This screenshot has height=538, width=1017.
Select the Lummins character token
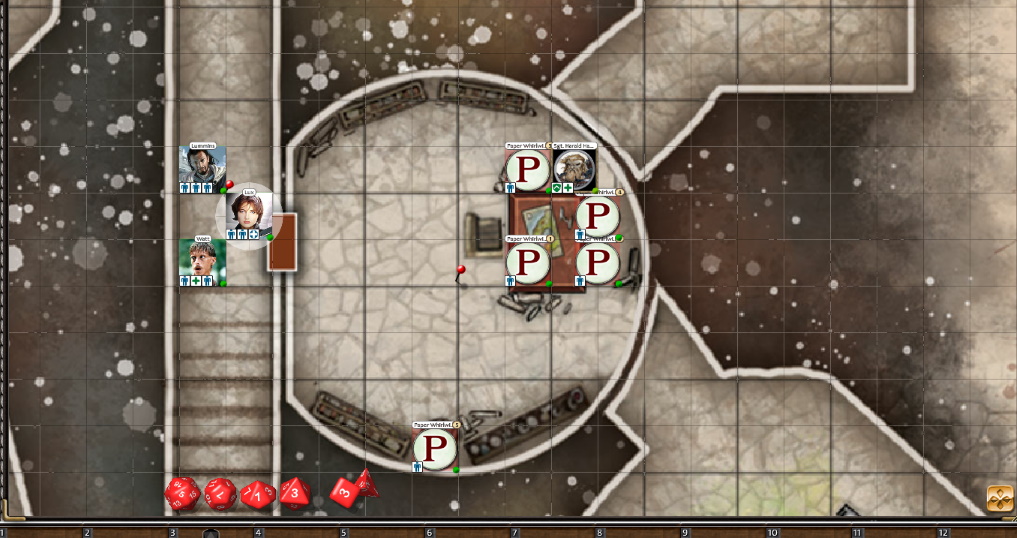point(202,166)
